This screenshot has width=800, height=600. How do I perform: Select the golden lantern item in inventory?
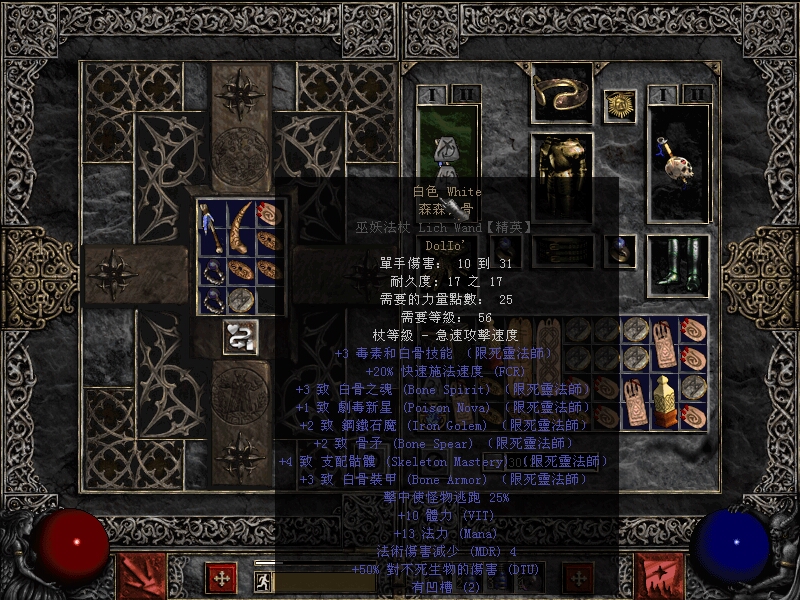pyautogui.click(x=663, y=400)
